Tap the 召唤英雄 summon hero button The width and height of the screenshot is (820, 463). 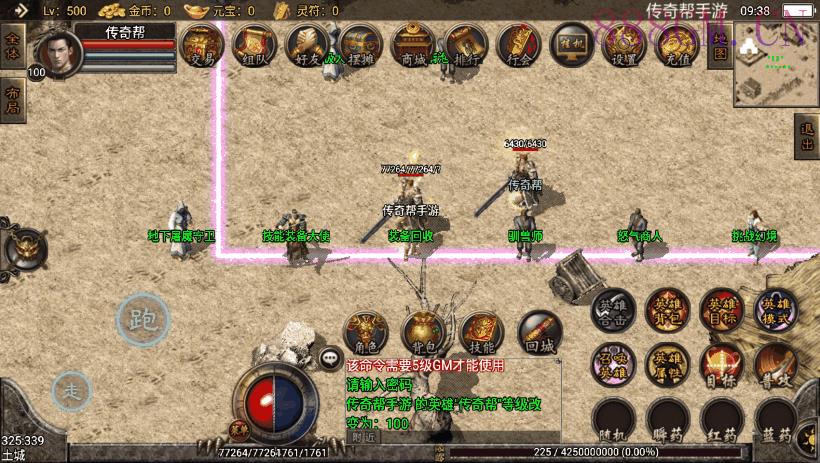(x=612, y=364)
